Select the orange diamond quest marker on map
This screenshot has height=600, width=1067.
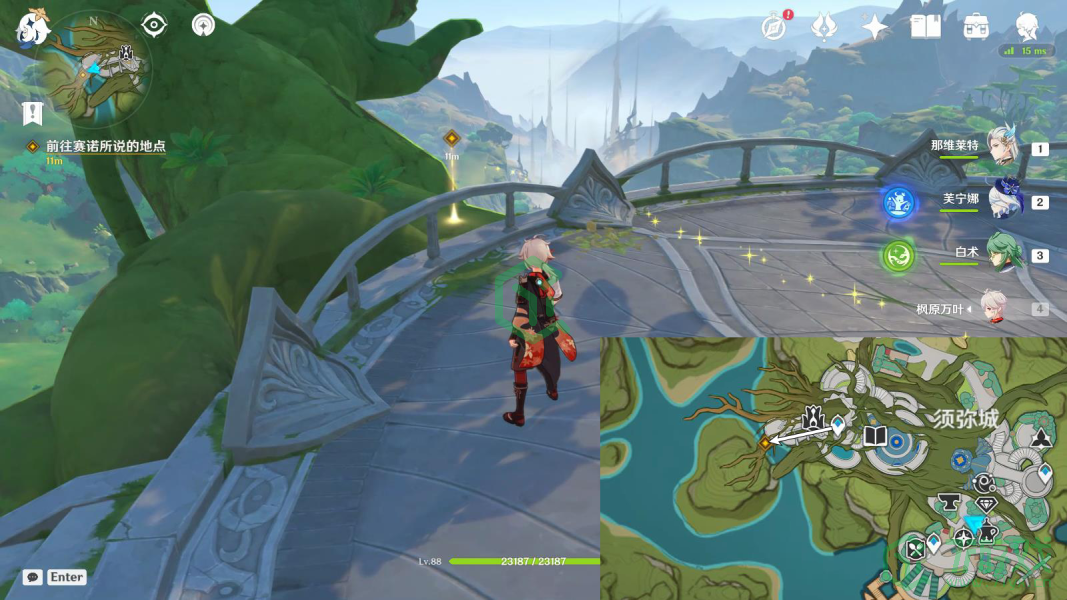click(x=765, y=441)
